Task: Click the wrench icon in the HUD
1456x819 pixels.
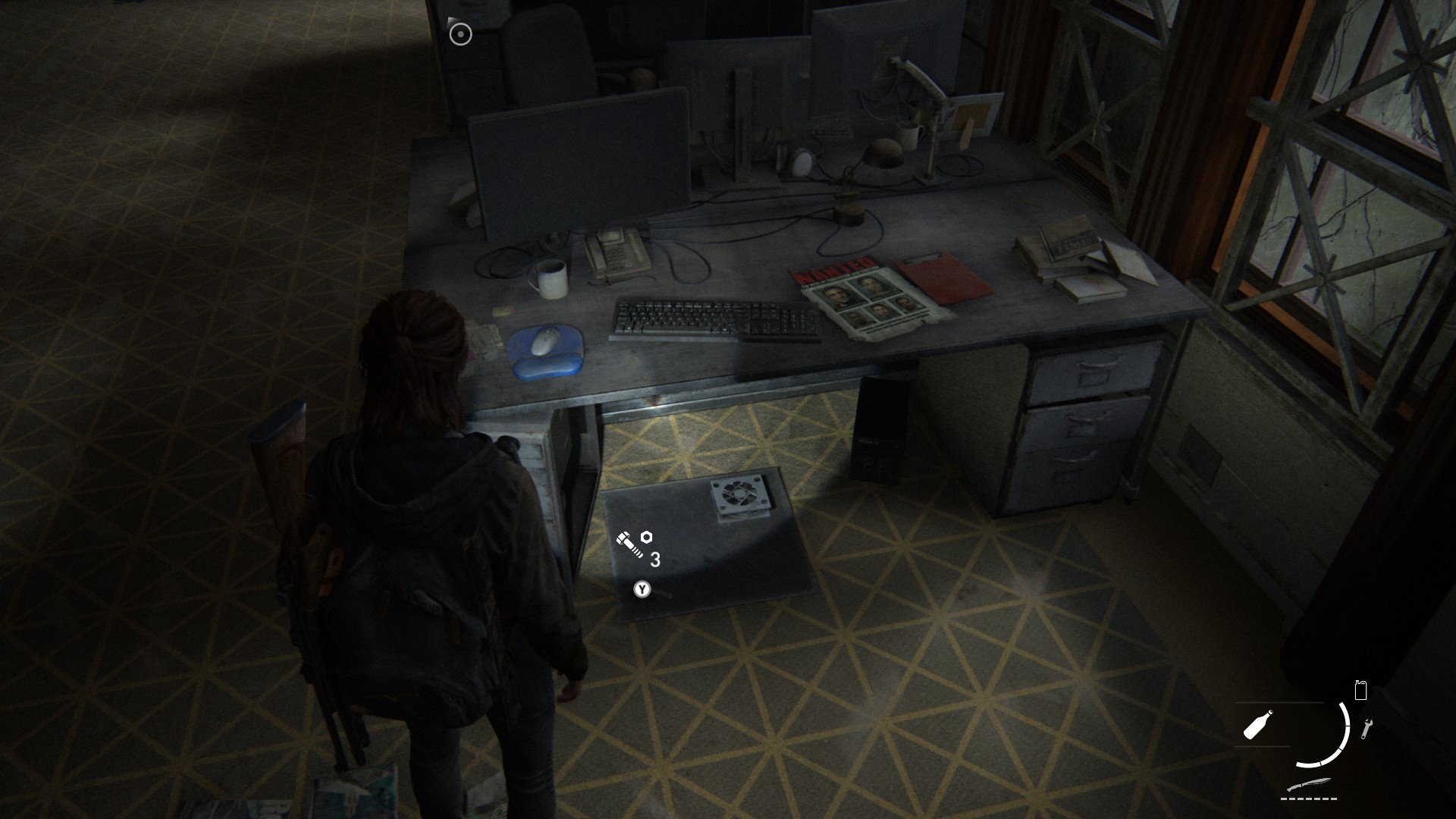Action: (1367, 729)
